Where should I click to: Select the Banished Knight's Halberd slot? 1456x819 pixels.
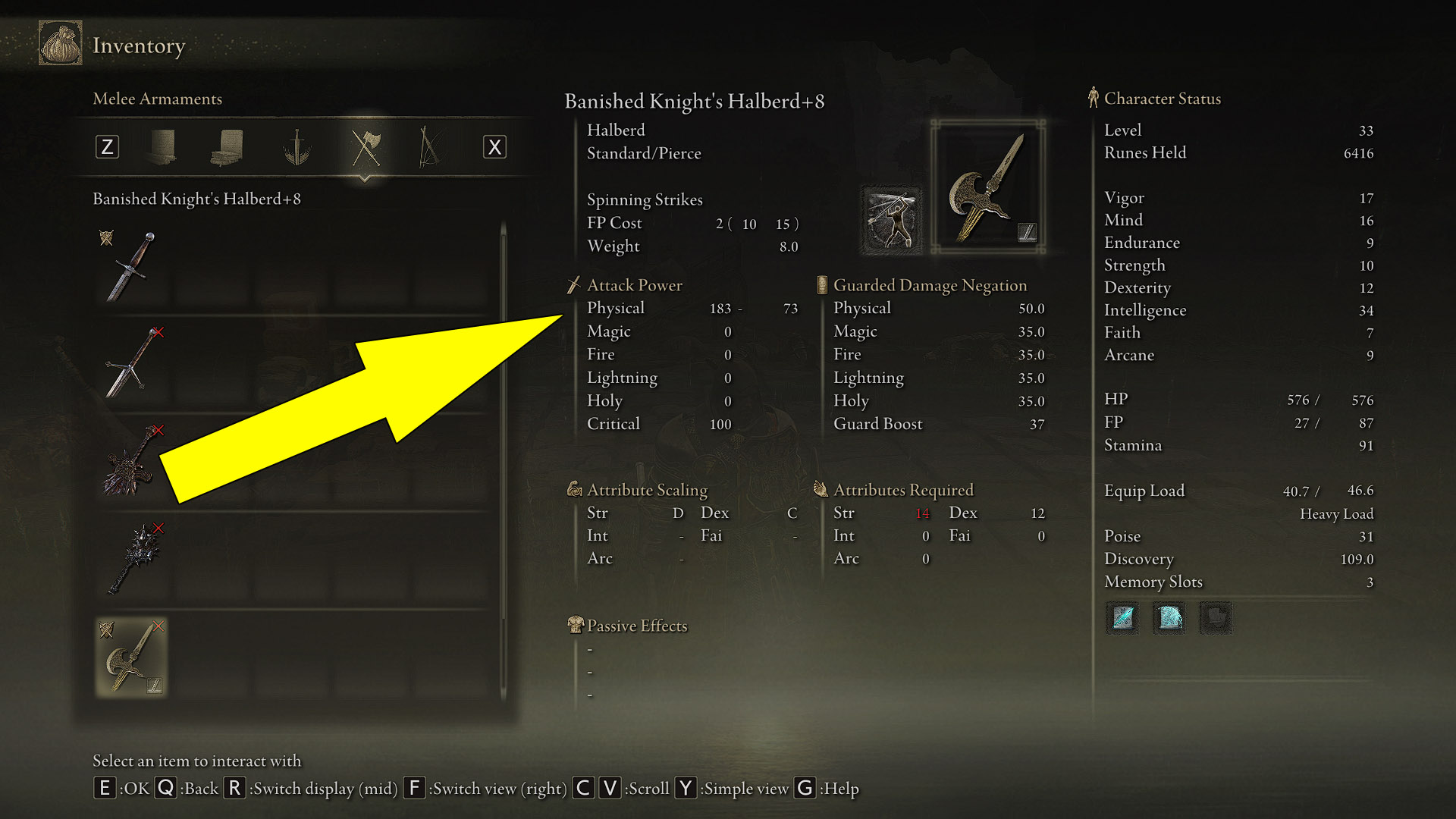tap(132, 657)
